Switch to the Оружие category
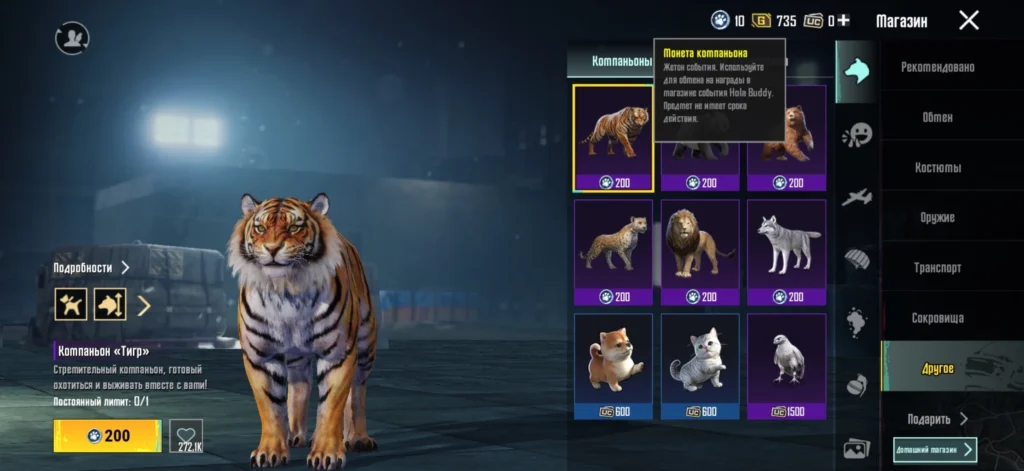 (937, 217)
